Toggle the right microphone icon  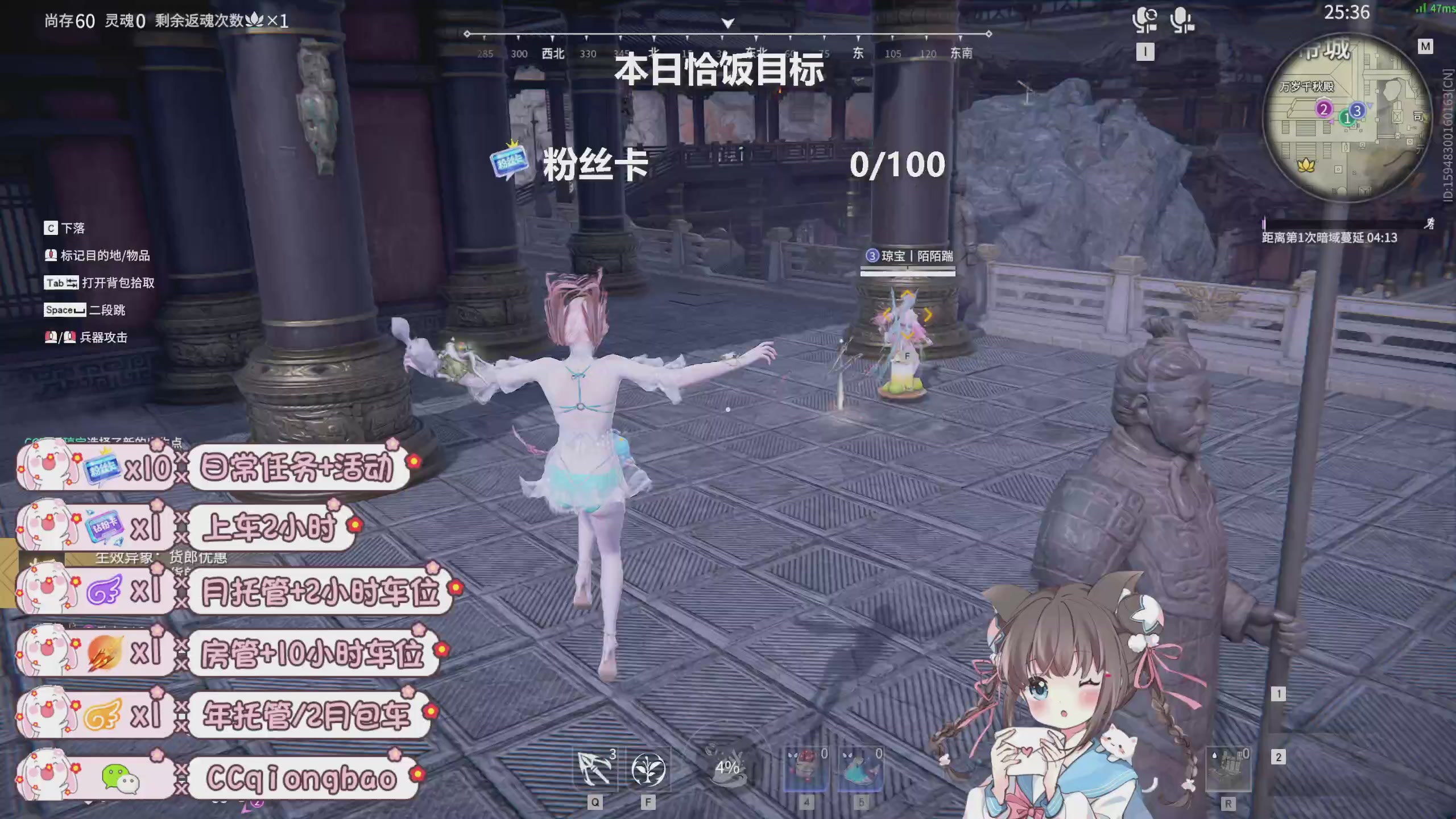1182,20
